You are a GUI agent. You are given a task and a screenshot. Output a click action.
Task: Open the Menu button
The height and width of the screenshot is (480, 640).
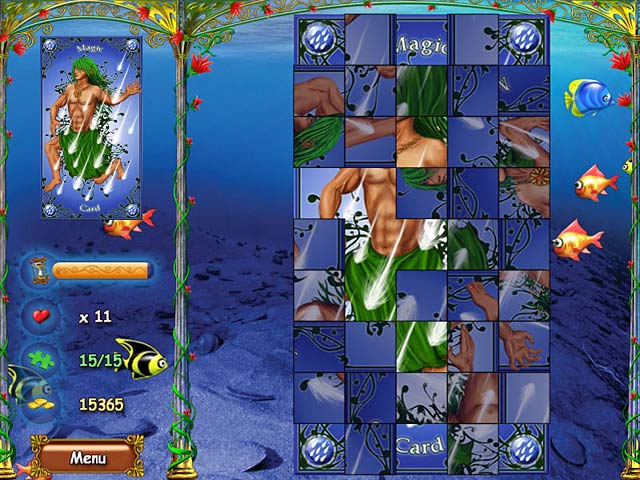point(87,457)
